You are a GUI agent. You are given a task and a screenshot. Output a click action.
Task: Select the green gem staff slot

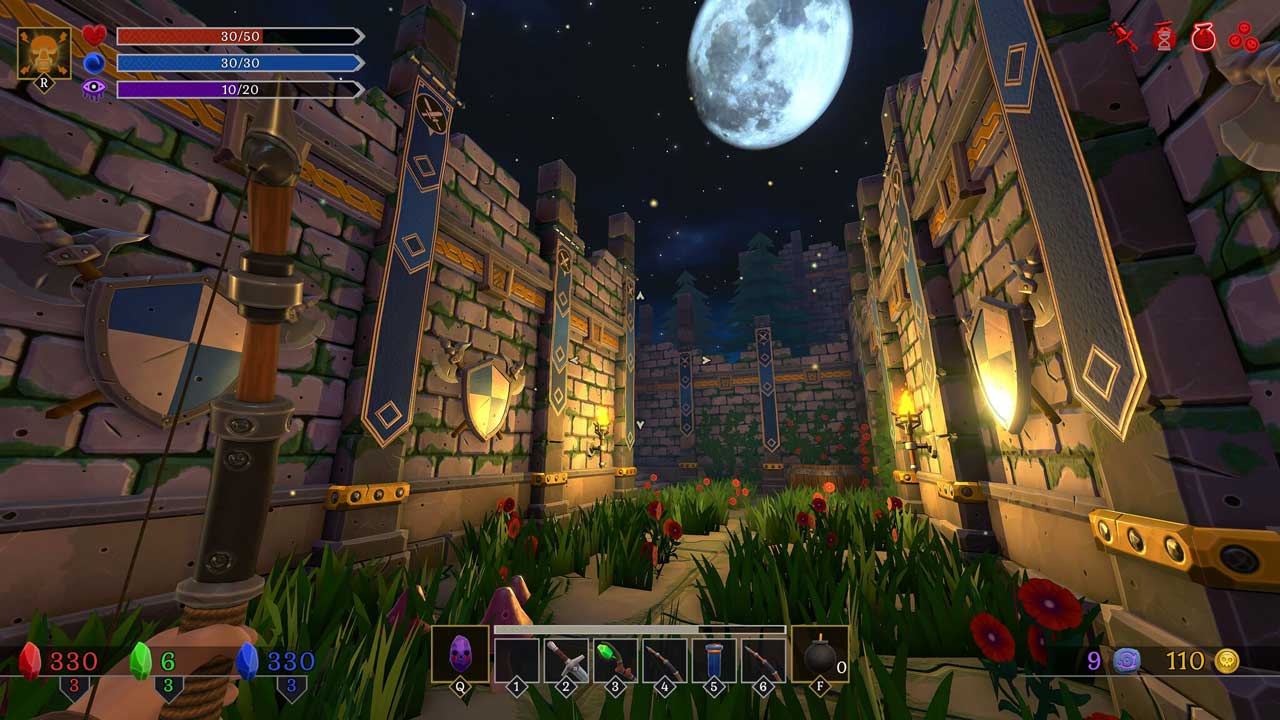[x=615, y=660]
